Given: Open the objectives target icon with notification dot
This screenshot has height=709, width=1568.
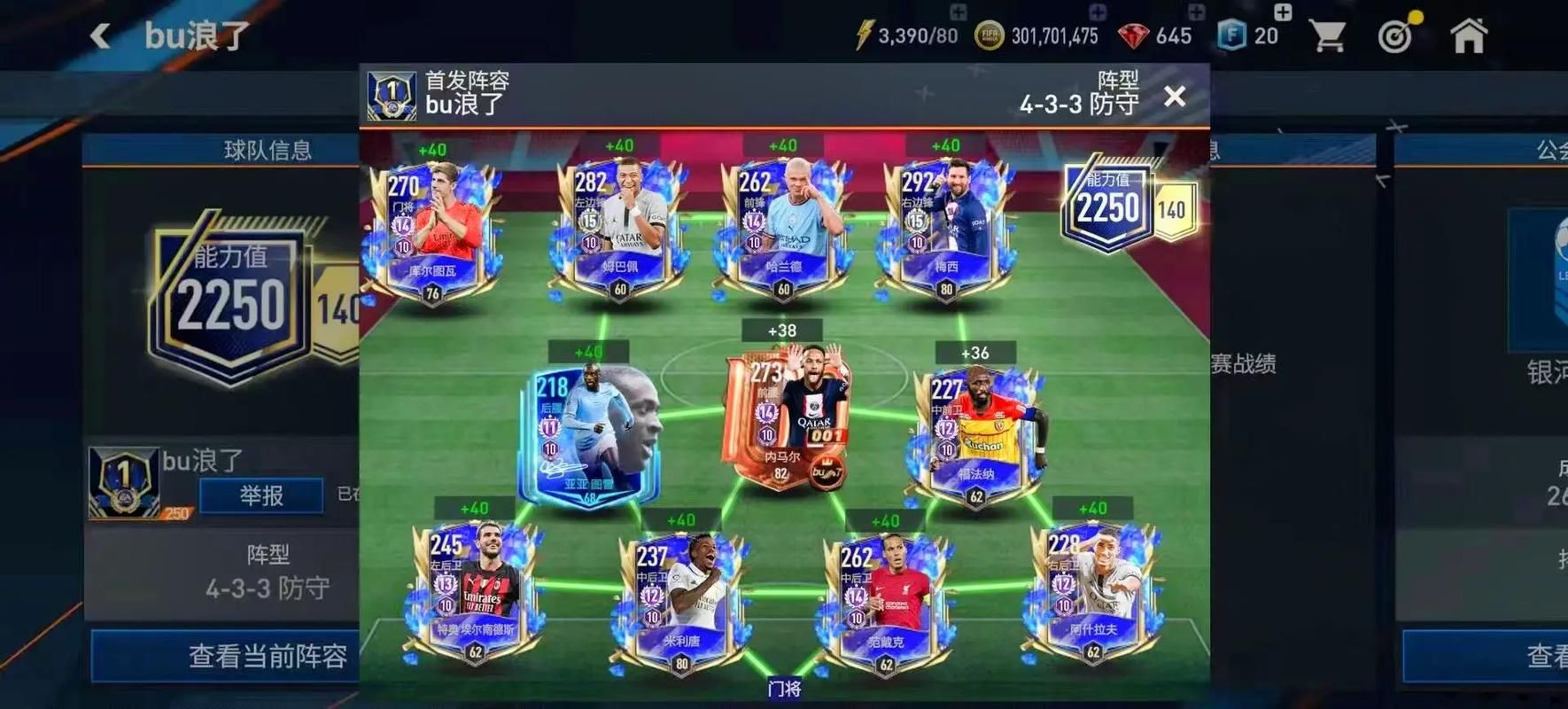Looking at the screenshot, I should [x=1397, y=35].
